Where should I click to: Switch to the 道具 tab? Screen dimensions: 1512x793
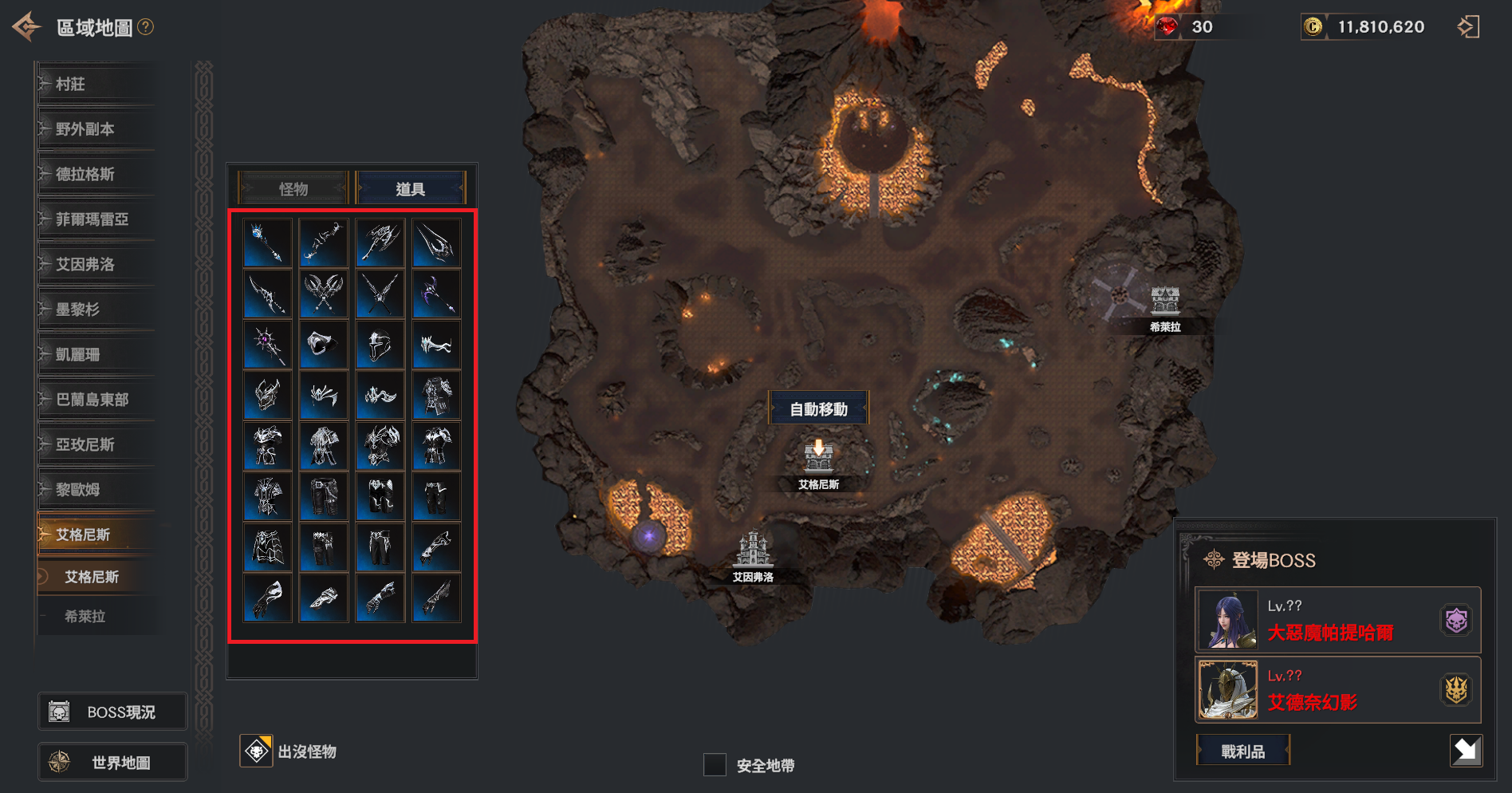pos(410,189)
